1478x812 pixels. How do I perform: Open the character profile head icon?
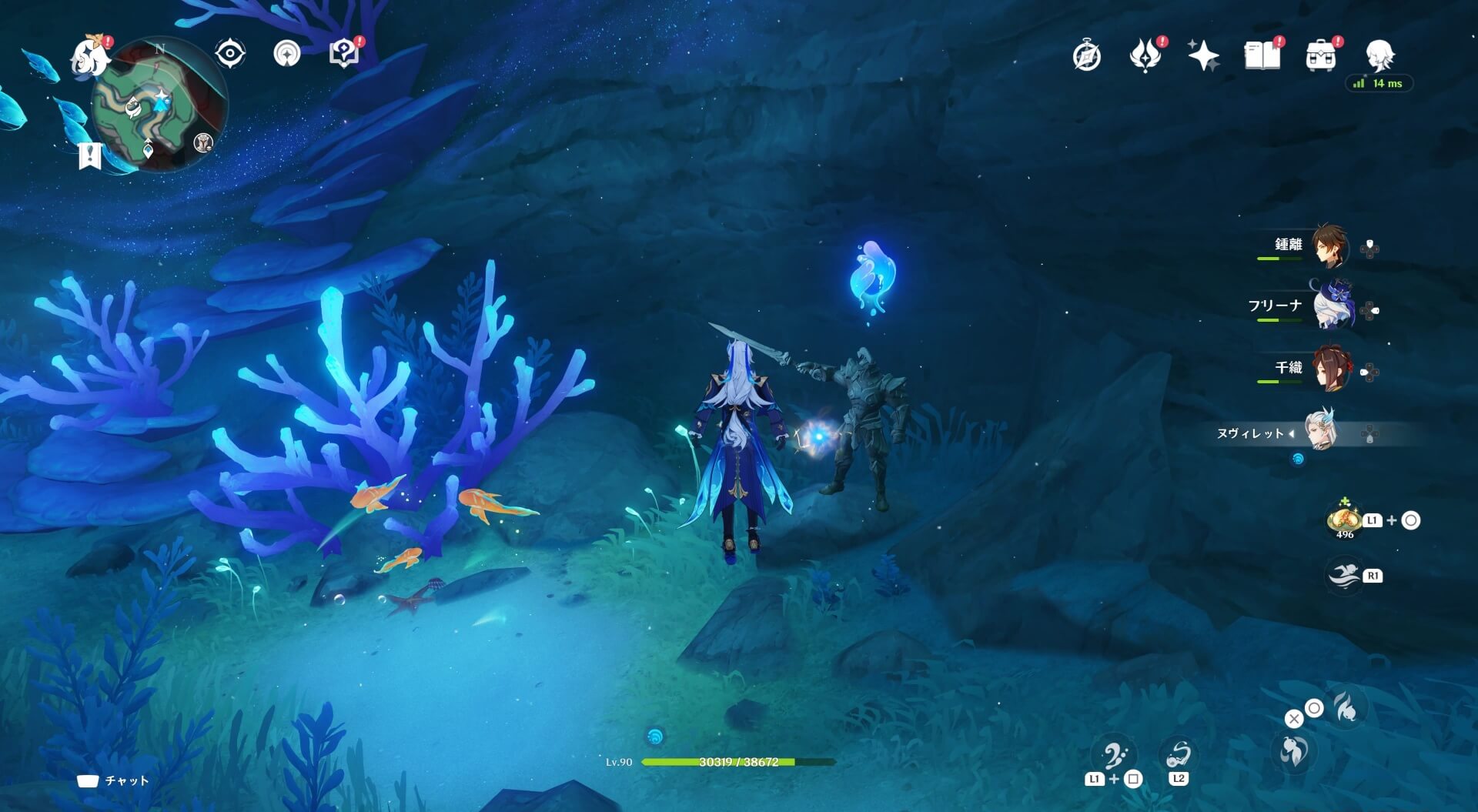pyautogui.click(x=1379, y=55)
